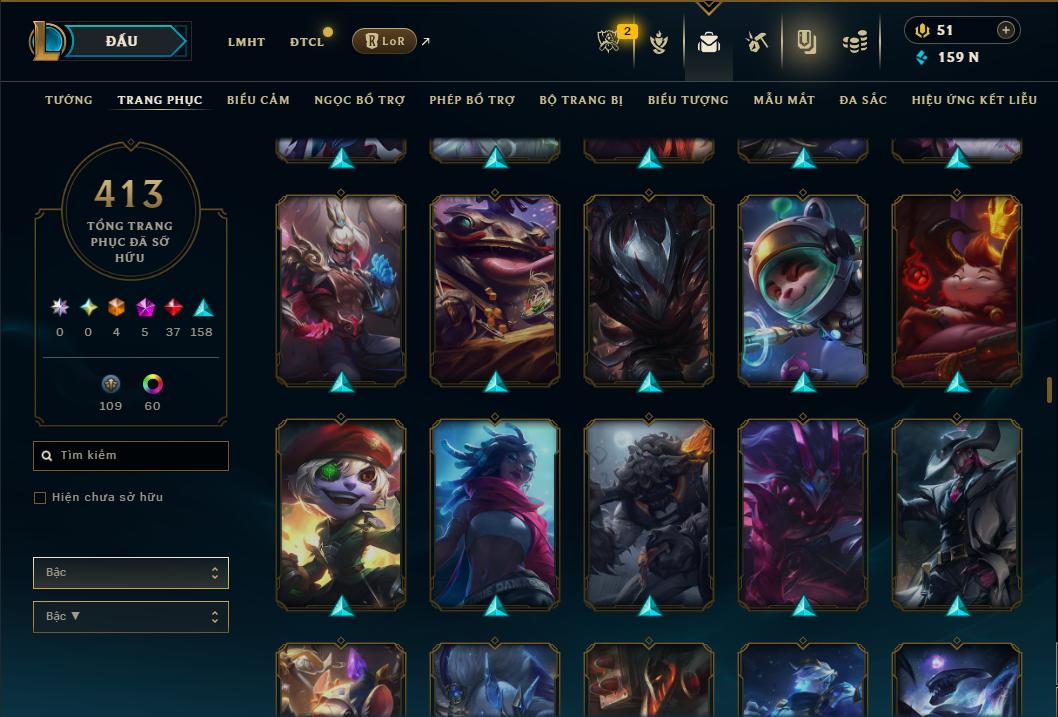This screenshot has height=717, width=1058.
Task: Switch to the ĐTCL game mode
Action: [x=307, y=42]
